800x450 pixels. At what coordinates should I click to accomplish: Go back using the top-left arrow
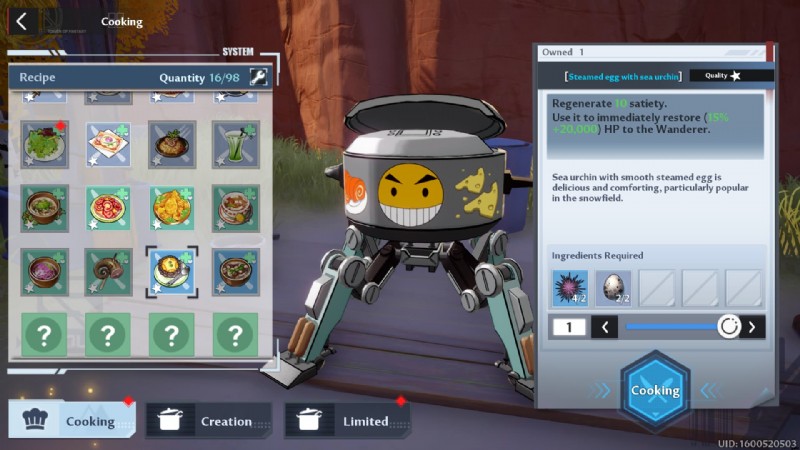[x=22, y=21]
